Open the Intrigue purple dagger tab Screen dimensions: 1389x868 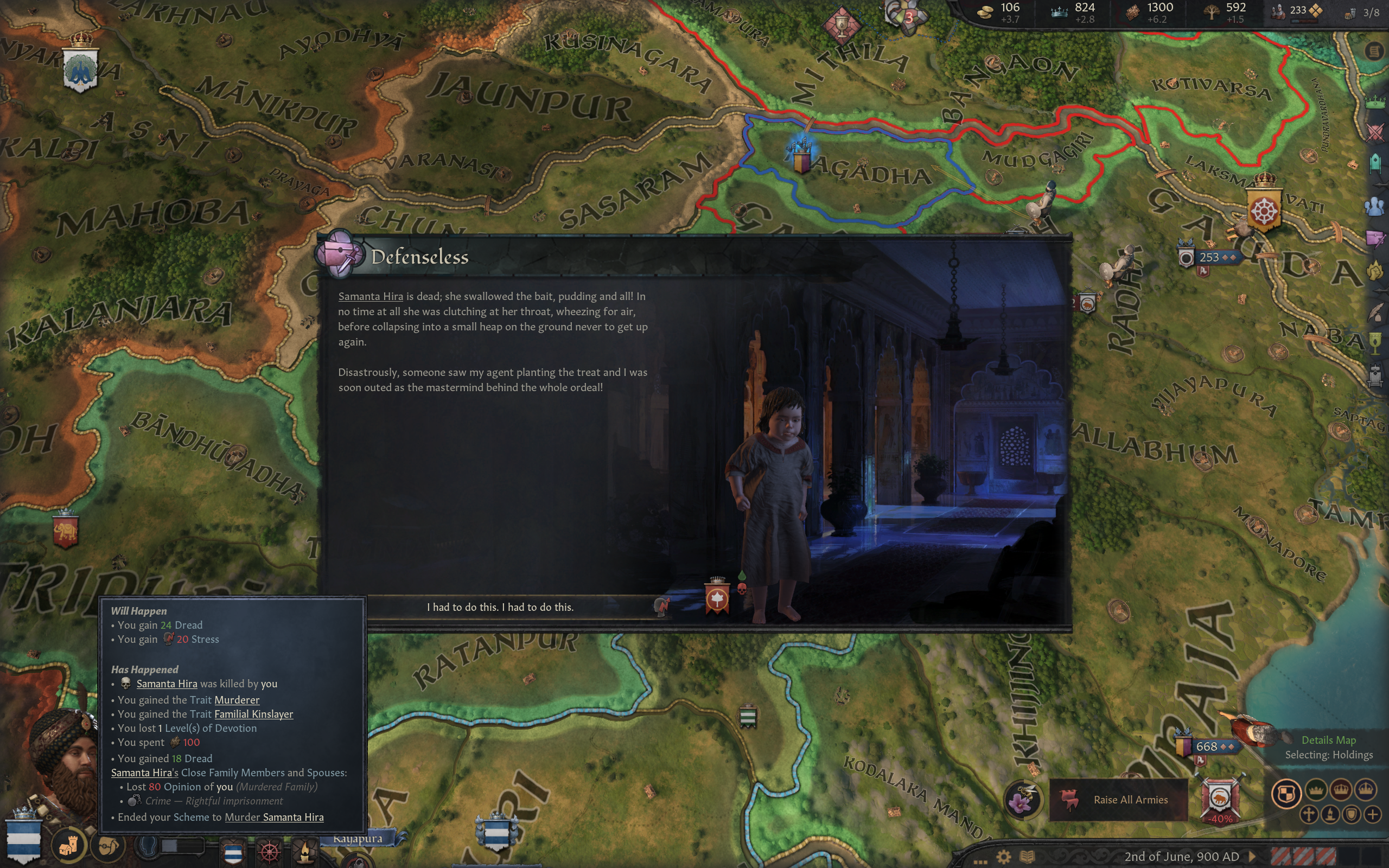point(1375,238)
